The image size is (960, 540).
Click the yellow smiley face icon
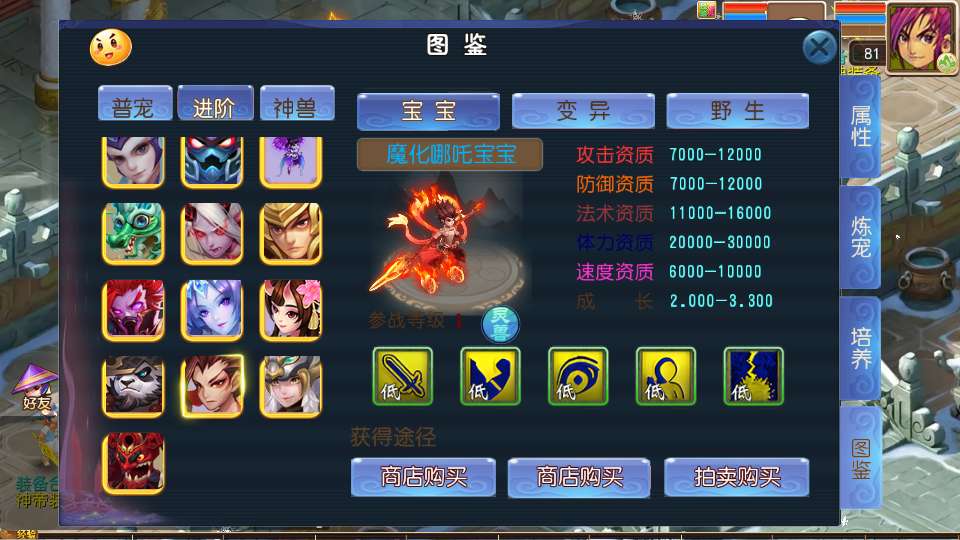110,46
